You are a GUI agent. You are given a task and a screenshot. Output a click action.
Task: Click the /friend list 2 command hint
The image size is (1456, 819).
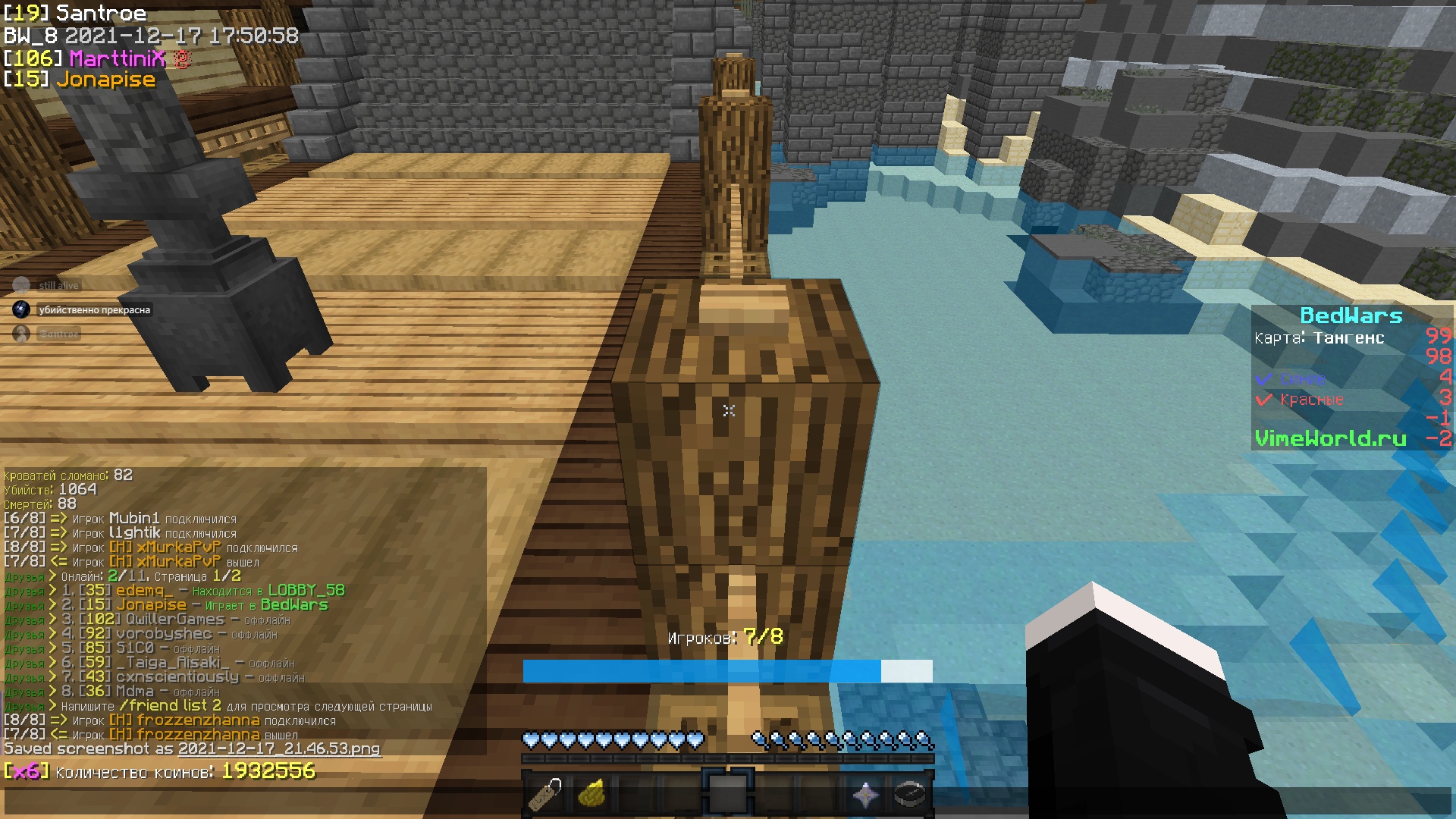click(x=171, y=705)
